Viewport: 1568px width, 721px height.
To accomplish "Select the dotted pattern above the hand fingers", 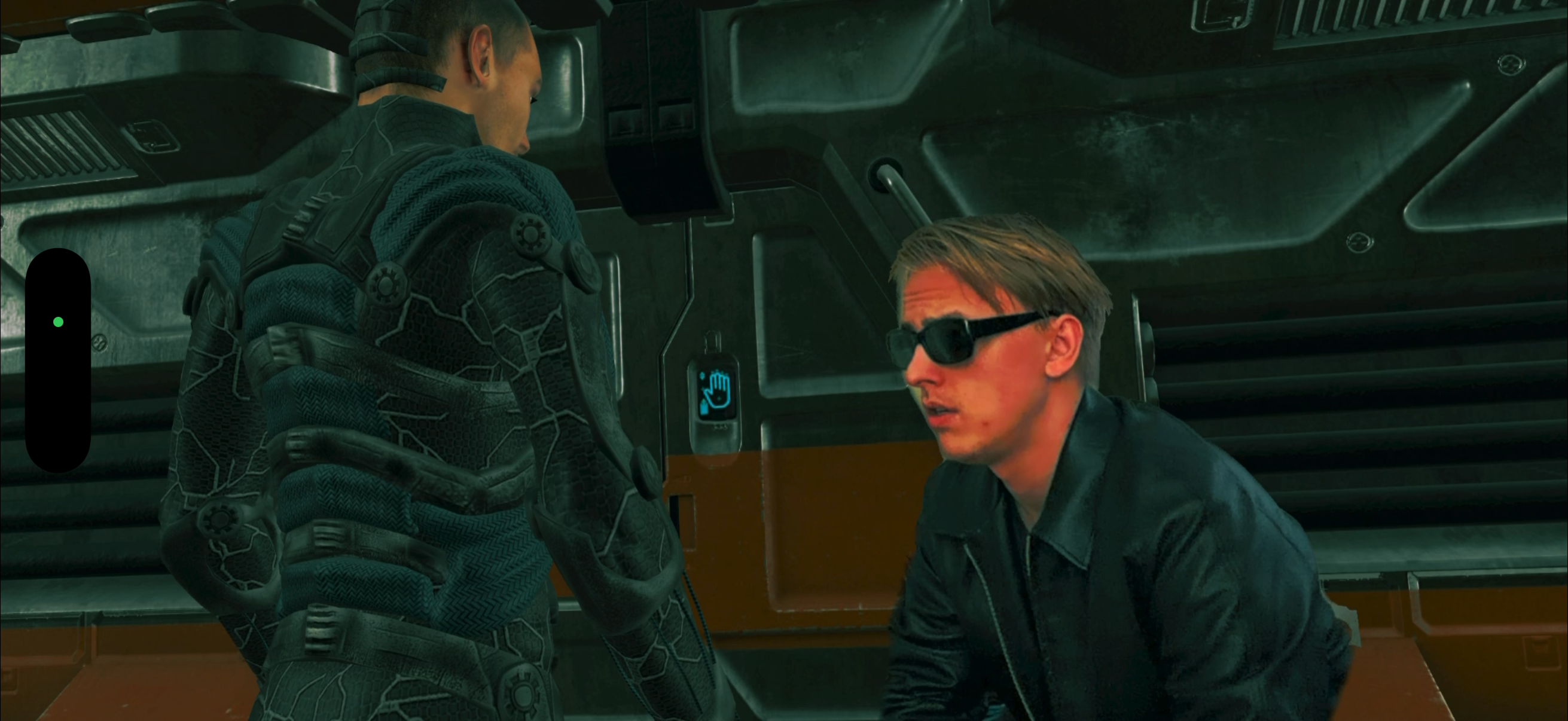I will tap(719, 372).
